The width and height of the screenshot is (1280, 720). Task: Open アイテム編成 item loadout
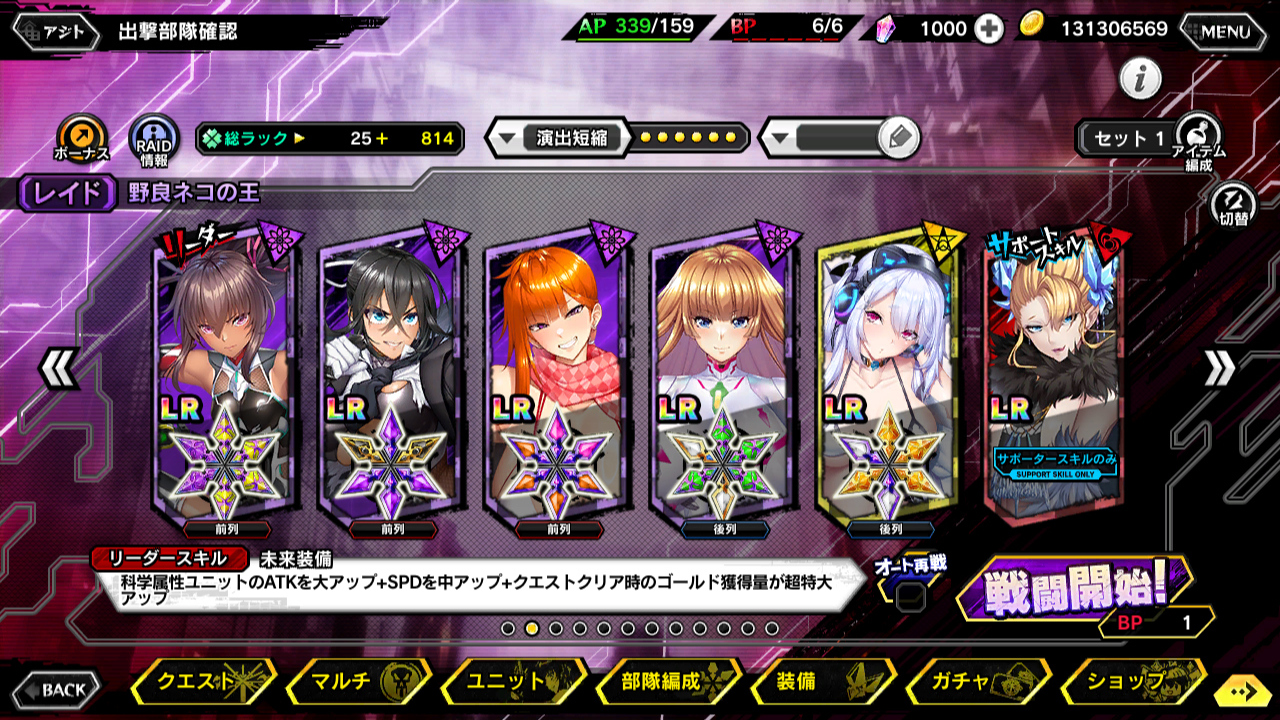pos(1198,137)
